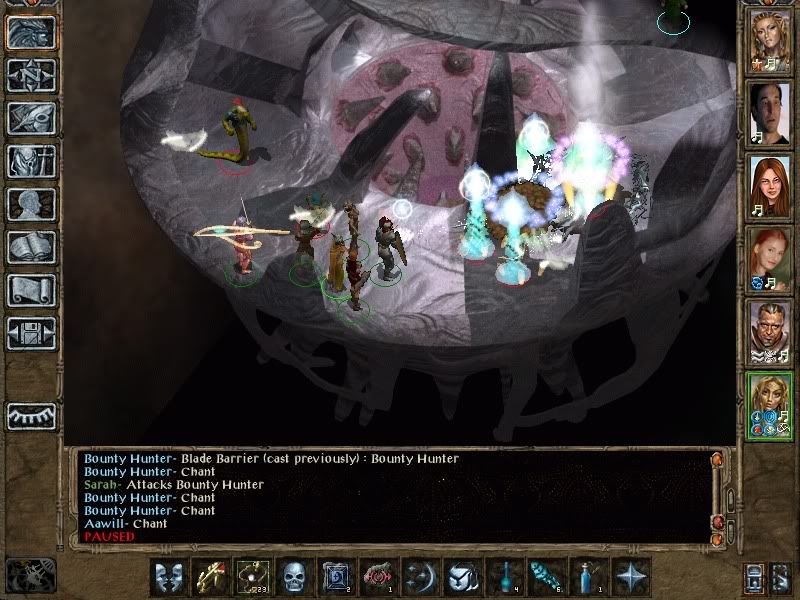The height and width of the screenshot is (600, 800).
Task: Open the options menu with the floppy disk
Action: click(x=31, y=332)
